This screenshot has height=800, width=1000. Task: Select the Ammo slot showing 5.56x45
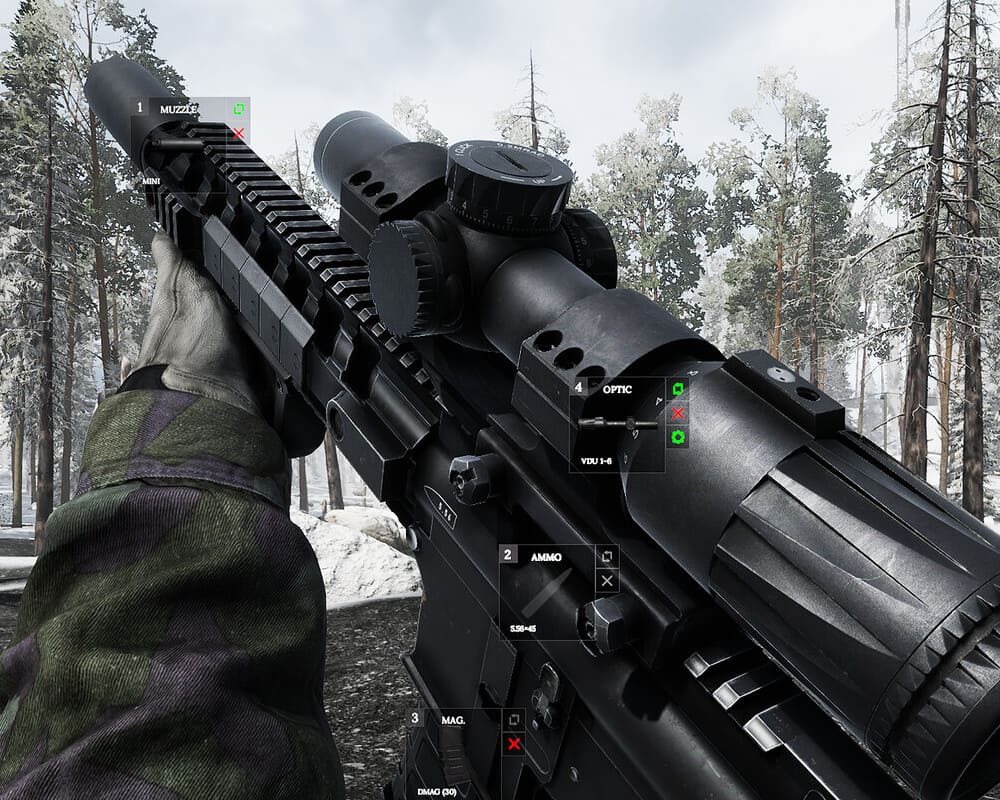coord(546,593)
